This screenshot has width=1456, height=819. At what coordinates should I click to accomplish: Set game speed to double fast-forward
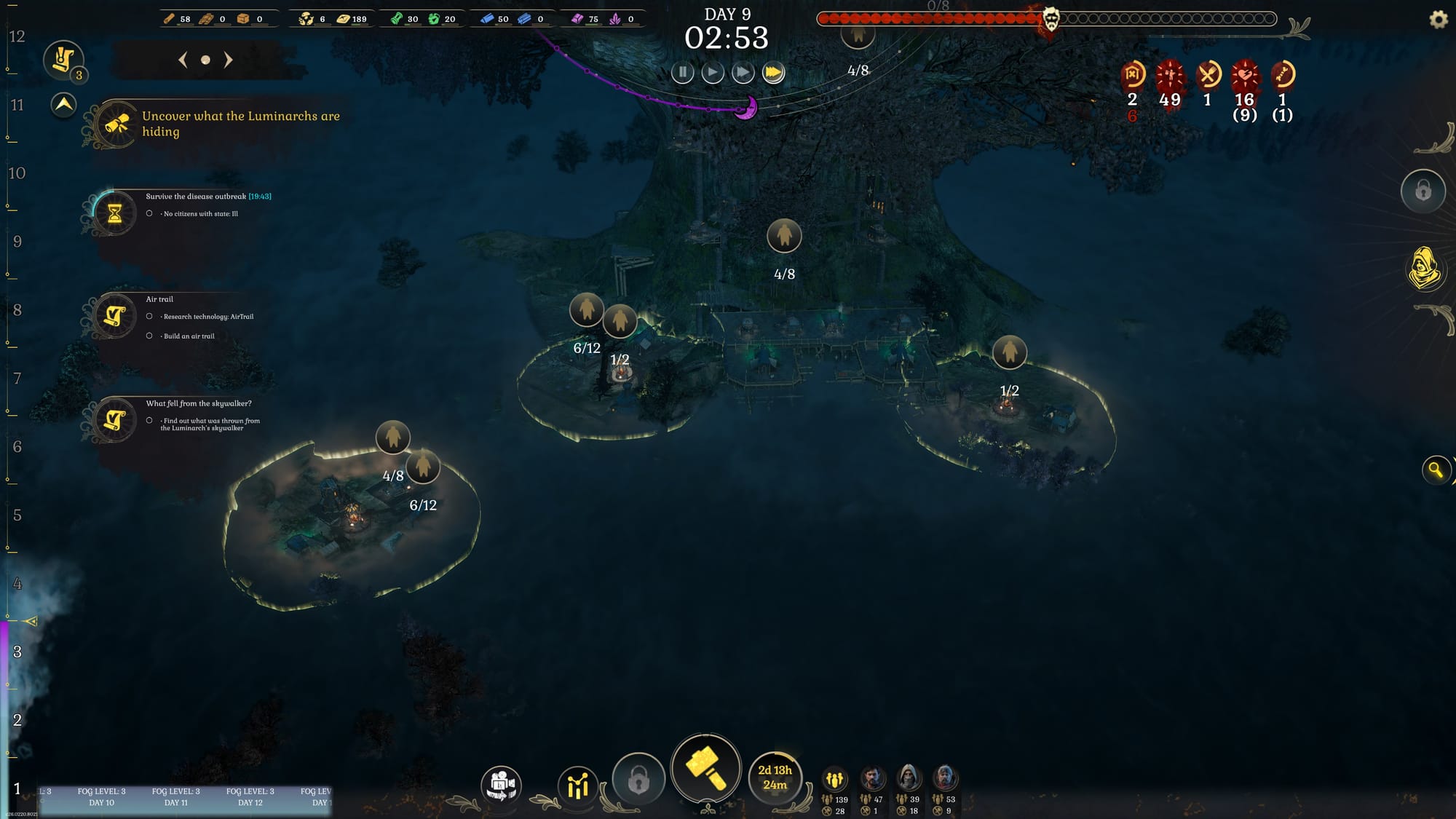pyautogui.click(x=743, y=73)
